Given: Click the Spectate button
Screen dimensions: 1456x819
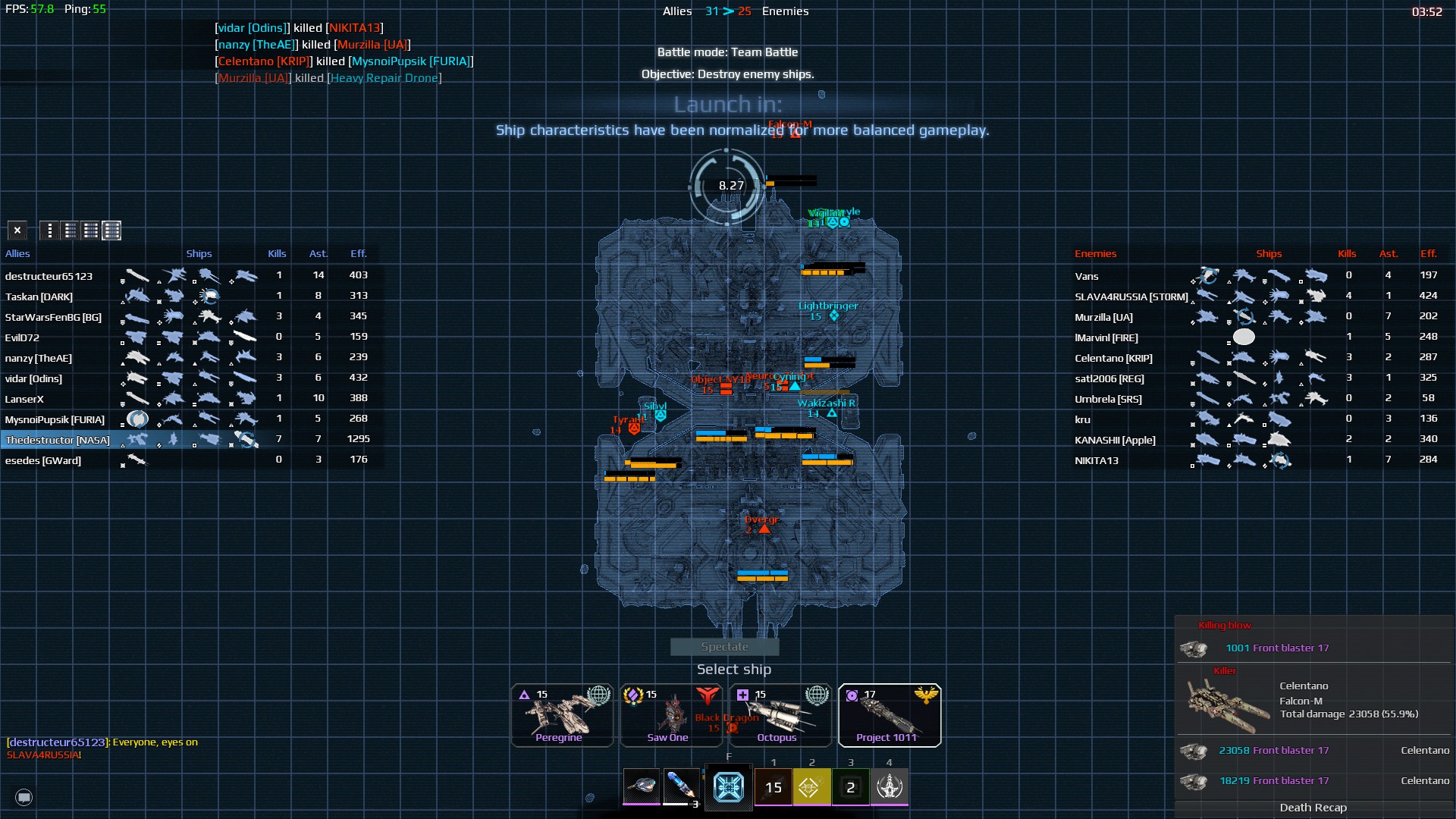Looking at the screenshot, I should (x=724, y=647).
